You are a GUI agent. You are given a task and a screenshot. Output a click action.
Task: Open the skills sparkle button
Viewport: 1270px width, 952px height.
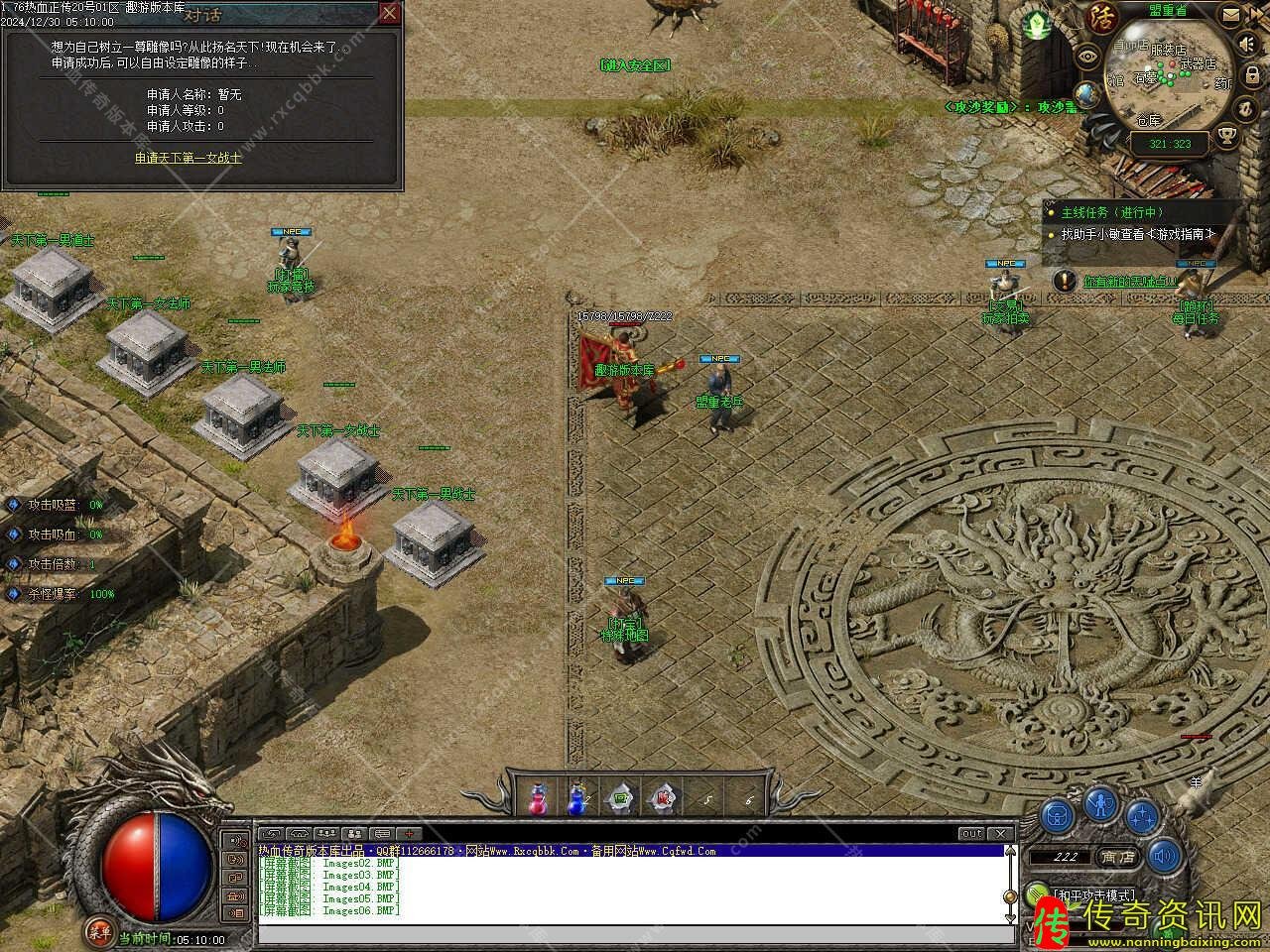[x=1143, y=816]
